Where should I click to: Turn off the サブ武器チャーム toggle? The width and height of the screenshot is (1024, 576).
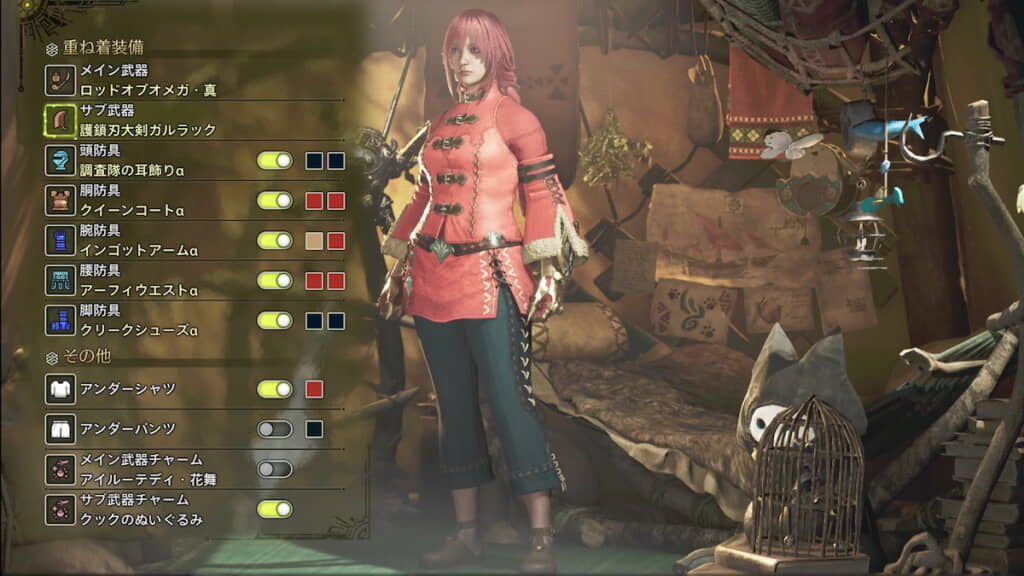(274, 509)
